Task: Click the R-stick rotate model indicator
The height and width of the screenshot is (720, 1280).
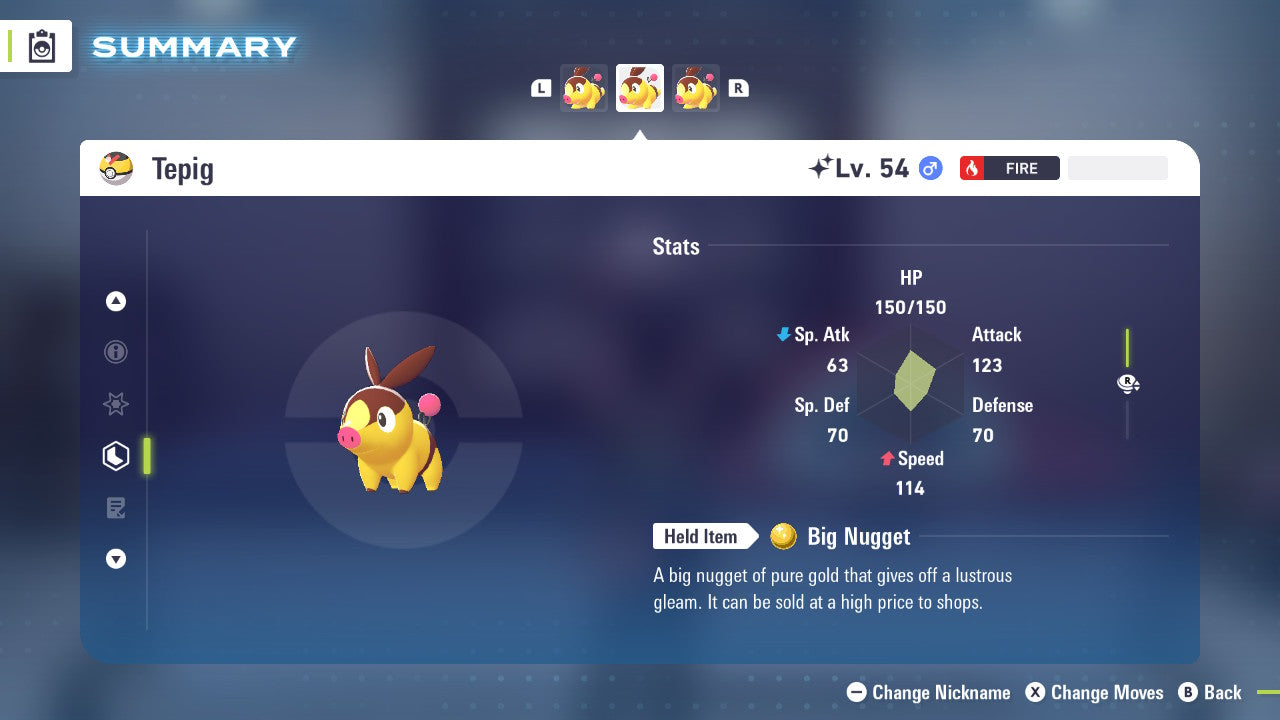Action: click(x=1127, y=383)
